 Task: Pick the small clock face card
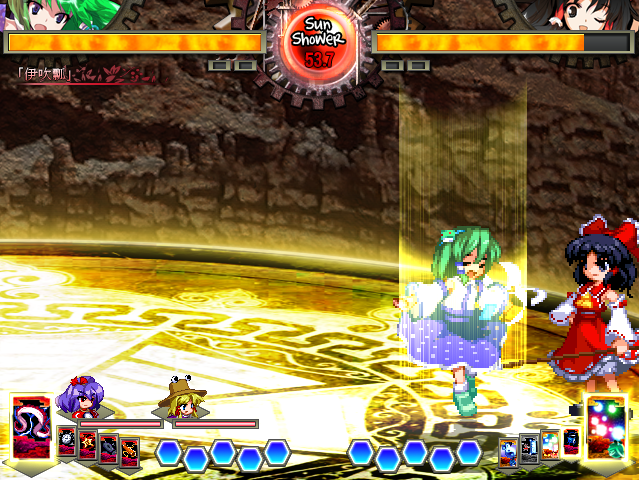[x=67, y=441]
